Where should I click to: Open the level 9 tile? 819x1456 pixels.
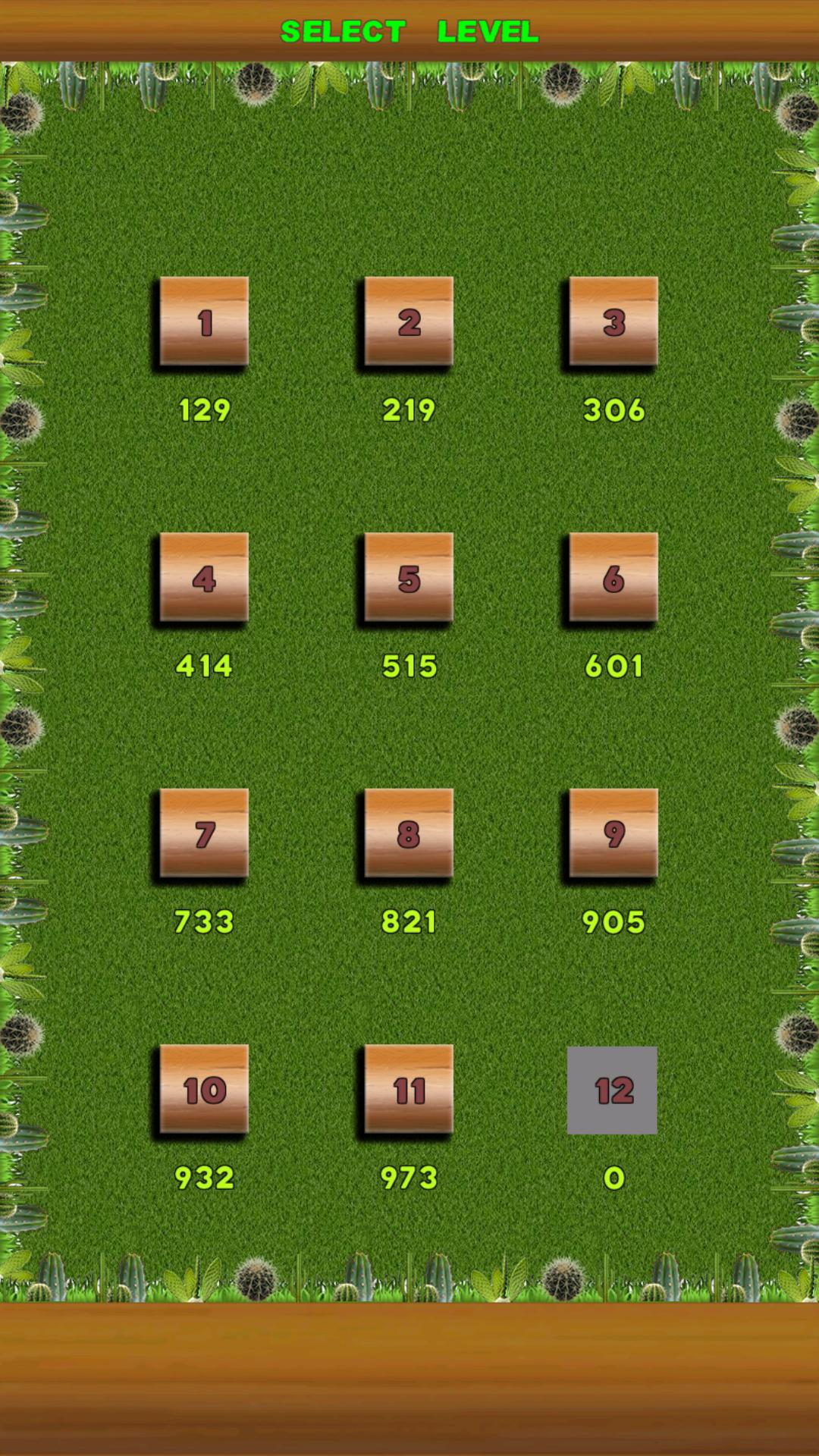click(613, 833)
